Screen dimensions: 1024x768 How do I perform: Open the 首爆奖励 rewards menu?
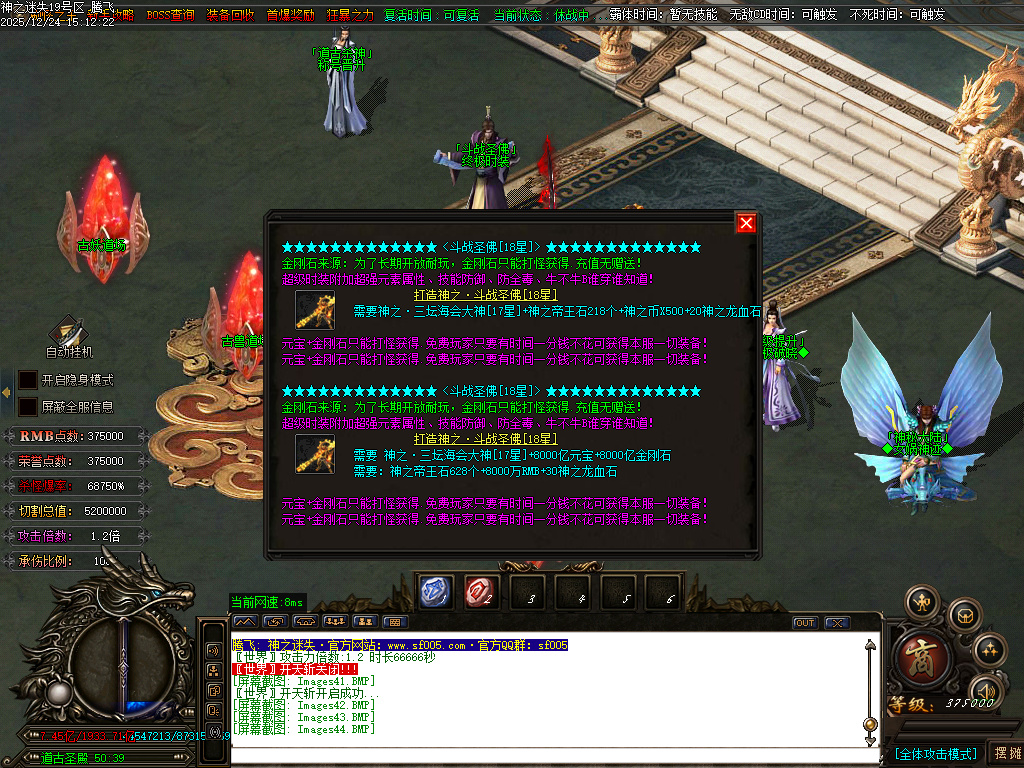tap(290, 15)
